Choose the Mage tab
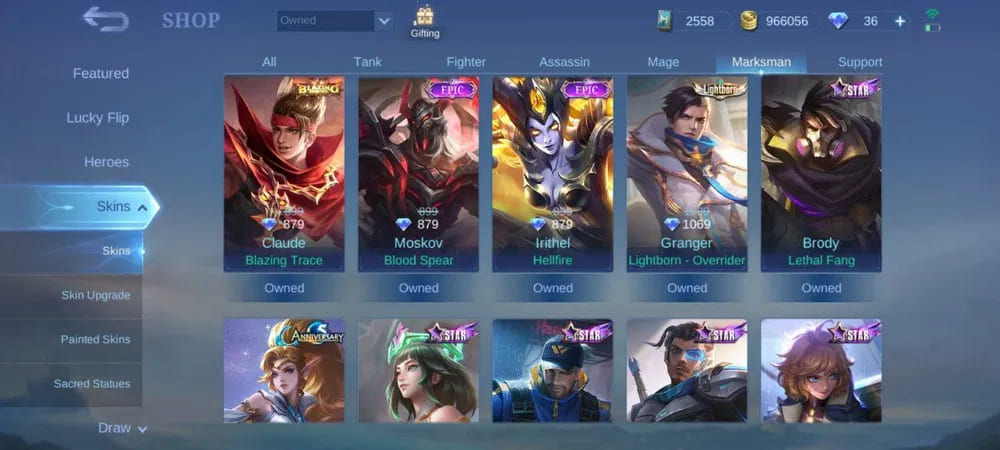The image size is (1000, 450). coord(663,62)
